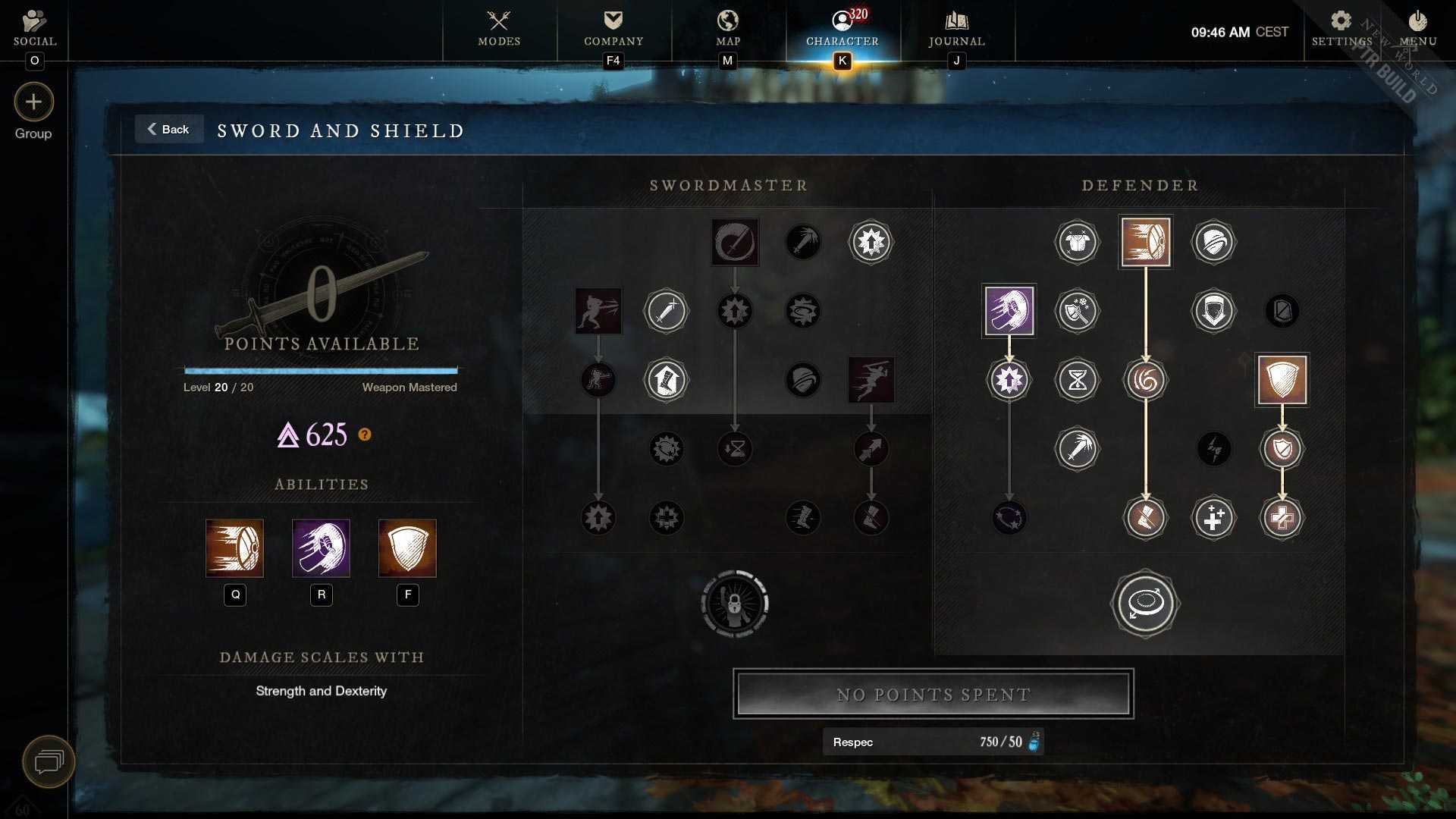The height and width of the screenshot is (819, 1456).
Task: Open the Journal tab
Action: pyautogui.click(x=957, y=29)
